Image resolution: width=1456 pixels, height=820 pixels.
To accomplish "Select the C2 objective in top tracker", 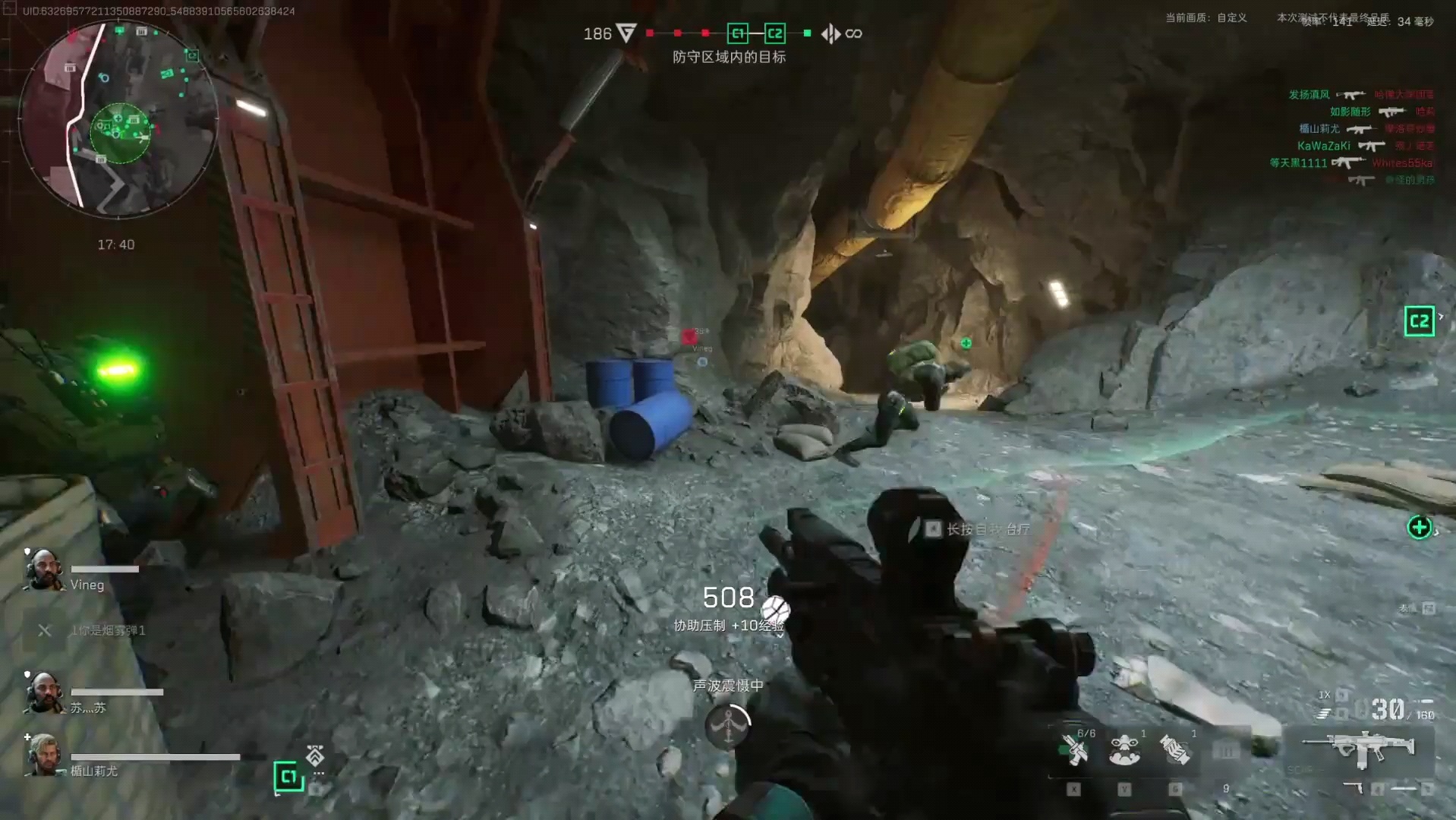I will [x=774, y=33].
